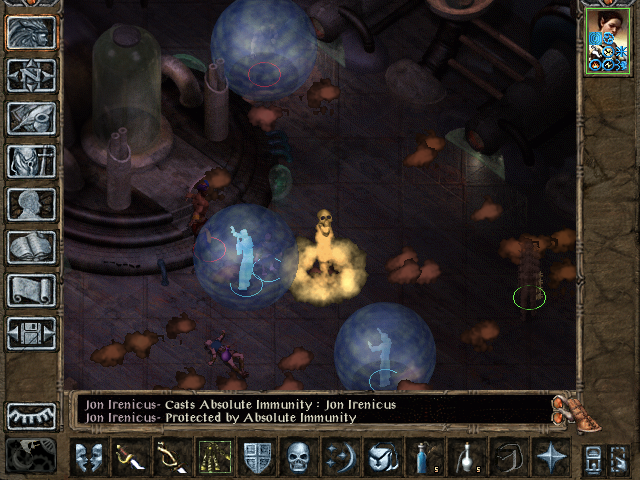Open the priest scroll screen
The height and width of the screenshot is (480, 640).
click(31, 290)
